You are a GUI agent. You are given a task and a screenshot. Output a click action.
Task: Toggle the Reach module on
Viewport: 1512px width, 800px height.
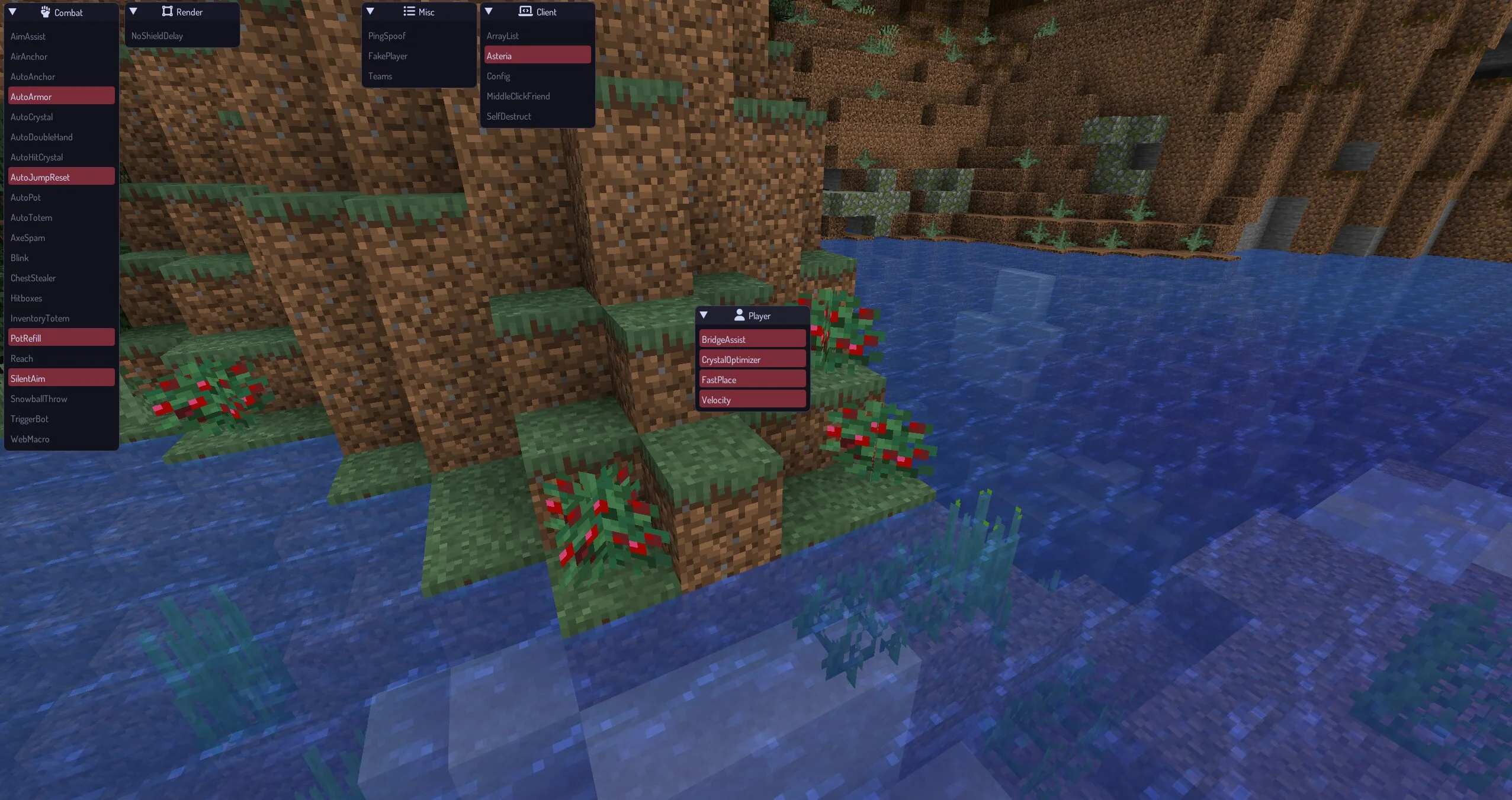coord(22,359)
